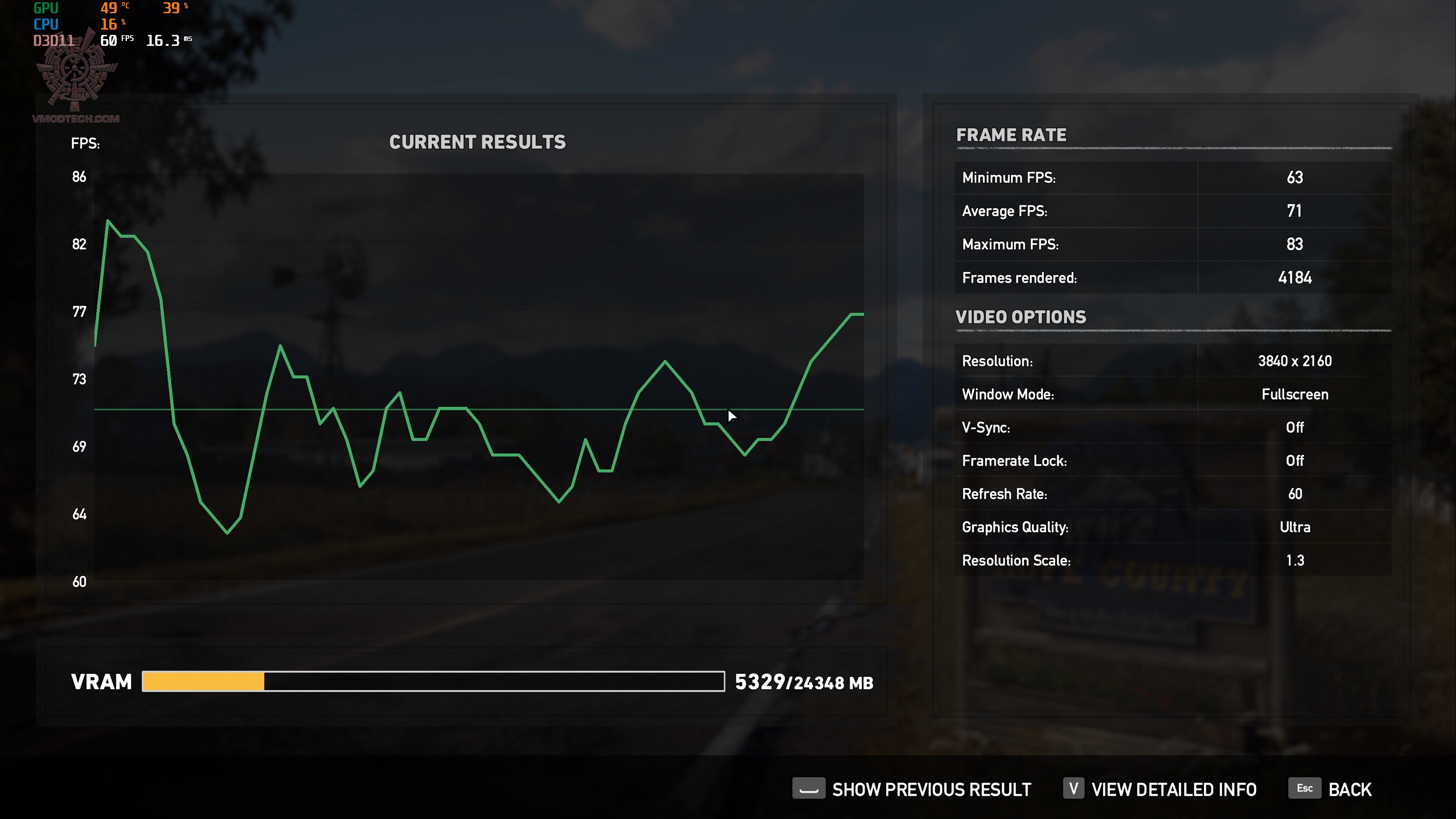The height and width of the screenshot is (819, 1456).
Task: Select the Frame Rate section header
Action: click(x=1011, y=135)
